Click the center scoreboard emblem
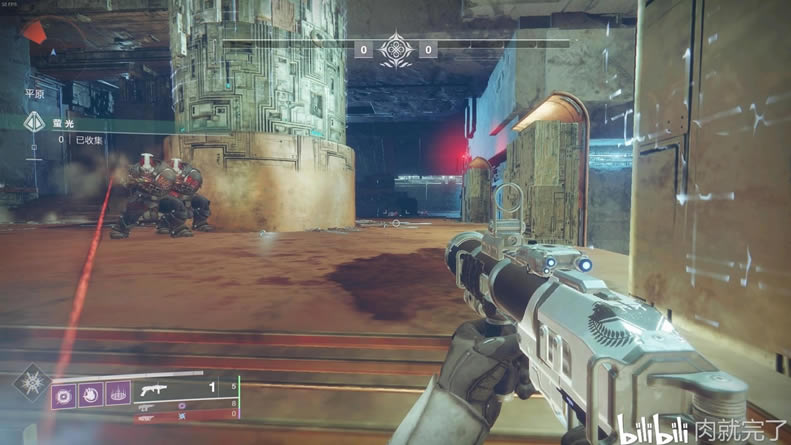 click(396, 49)
